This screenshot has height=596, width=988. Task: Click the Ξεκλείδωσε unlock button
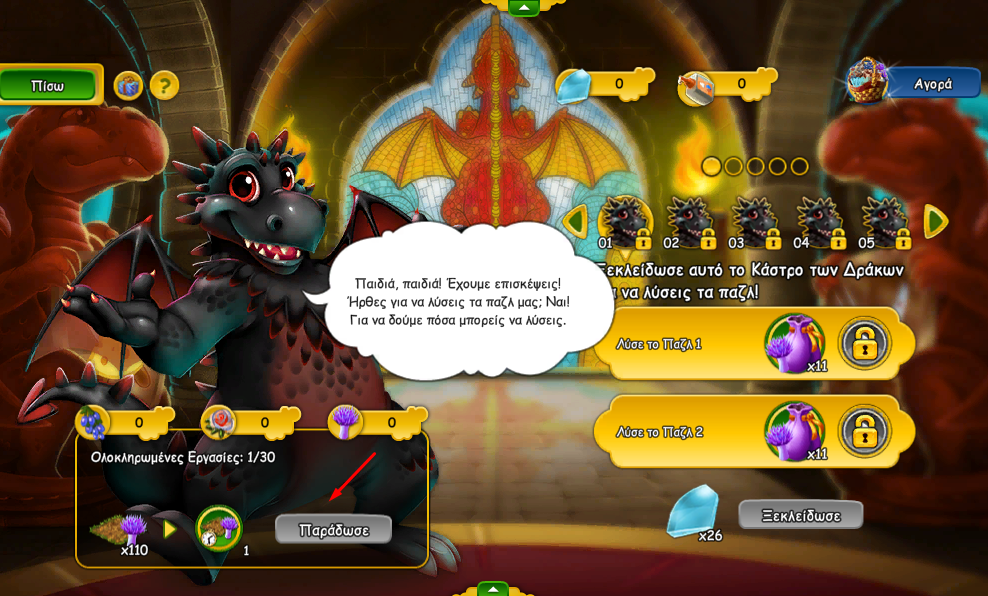coord(800,516)
